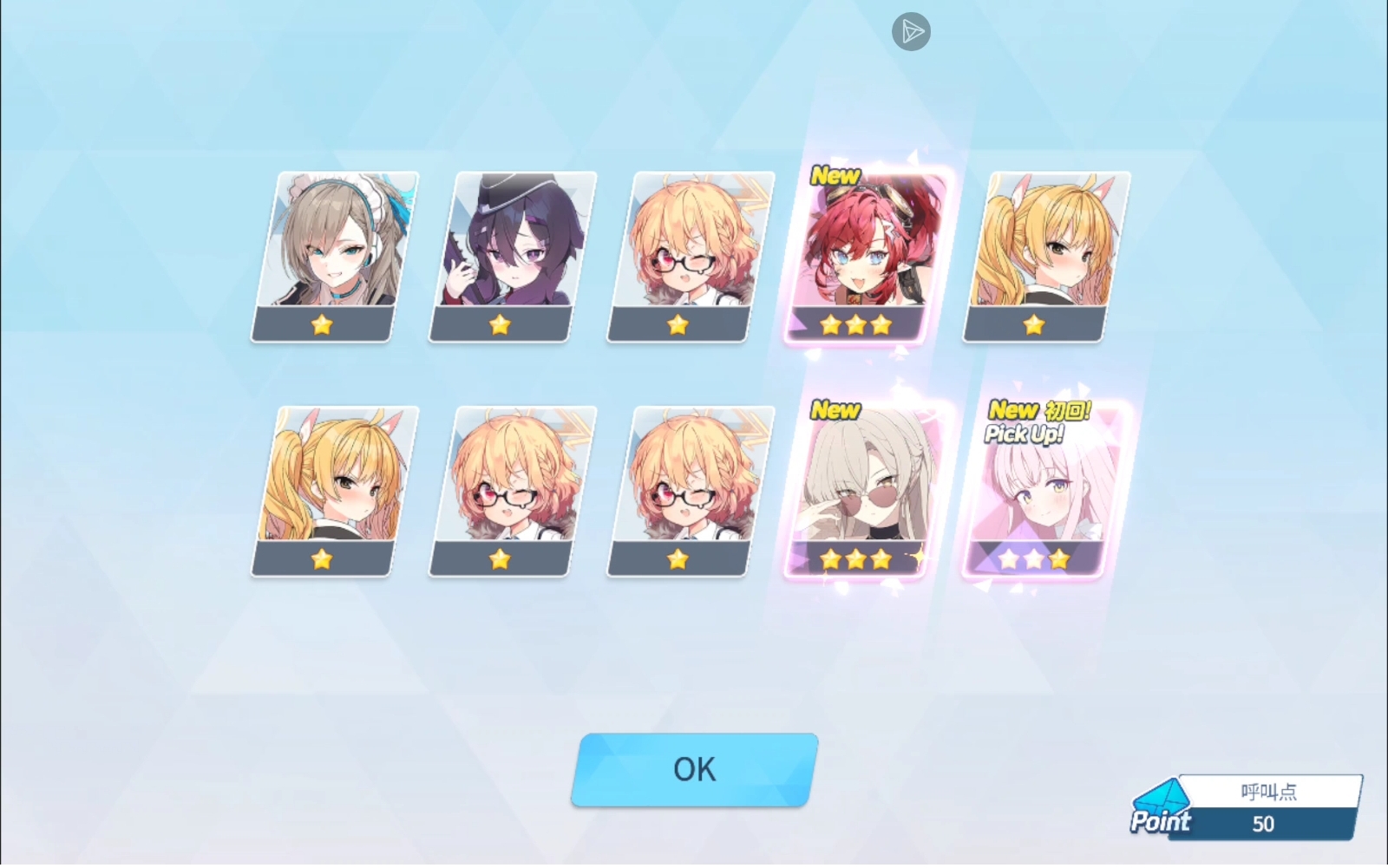Choose the new red-haired three-star card

tap(867, 256)
